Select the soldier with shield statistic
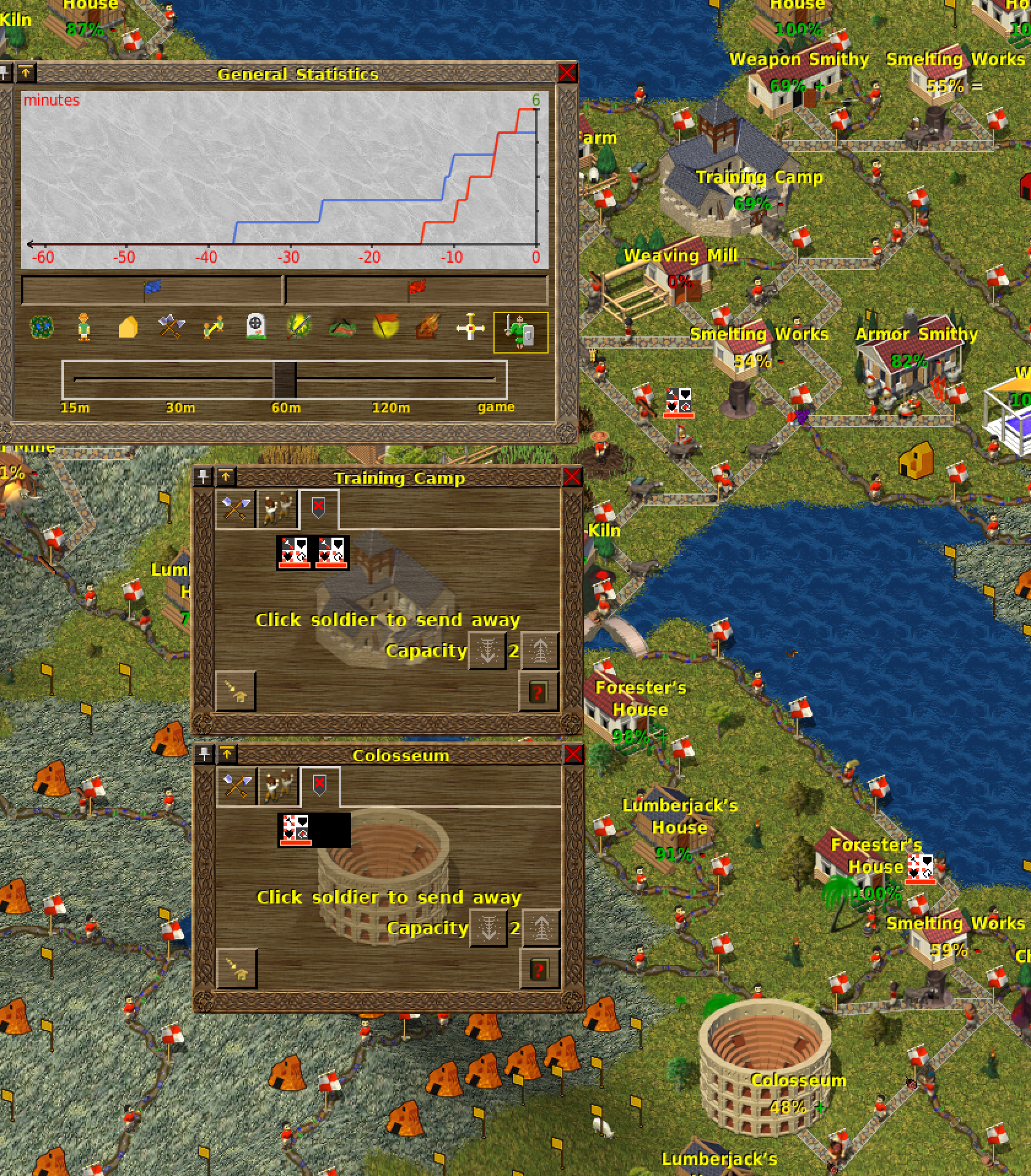1031x1176 pixels. click(x=520, y=332)
